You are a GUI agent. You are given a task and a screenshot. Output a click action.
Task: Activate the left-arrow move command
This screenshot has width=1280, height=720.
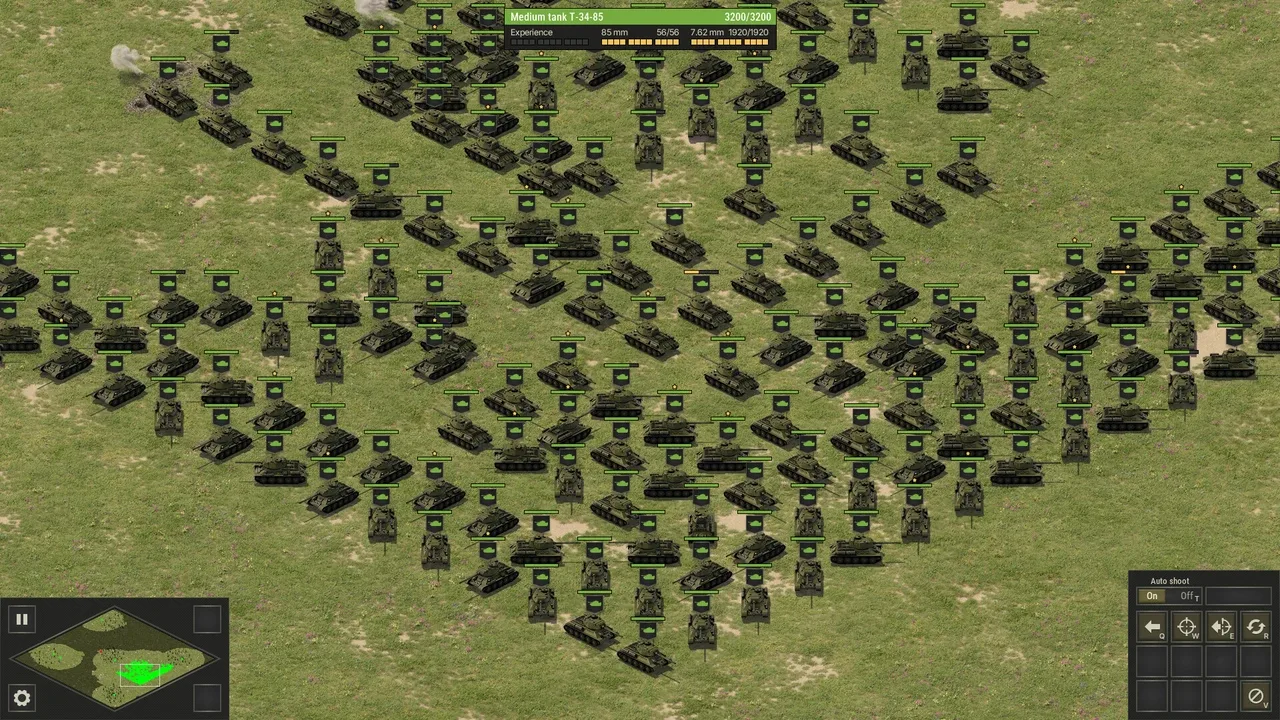pyautogui.click(x=1153, y=627)
